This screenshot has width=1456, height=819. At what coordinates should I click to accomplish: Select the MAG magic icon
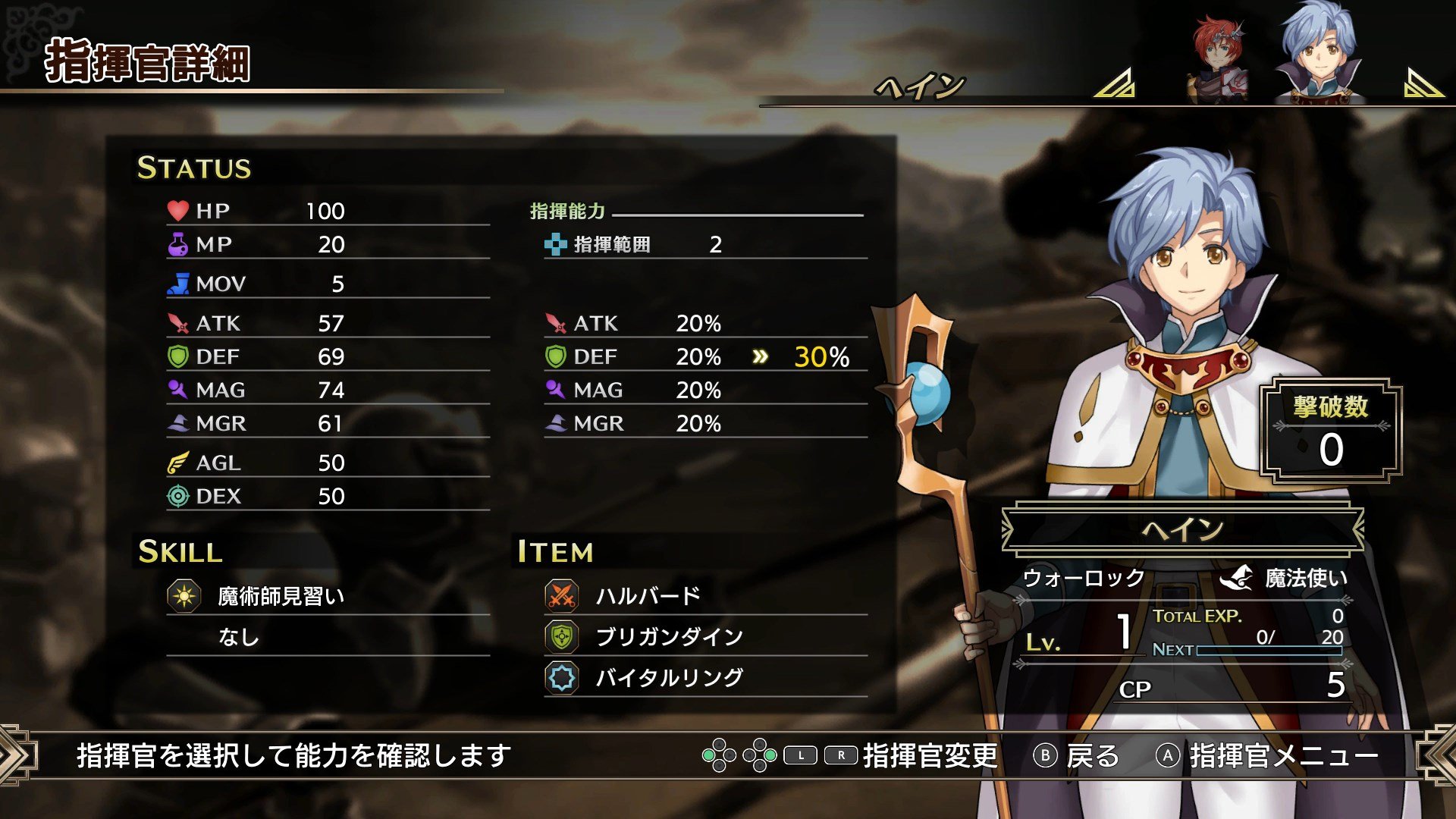coord(176,390)
